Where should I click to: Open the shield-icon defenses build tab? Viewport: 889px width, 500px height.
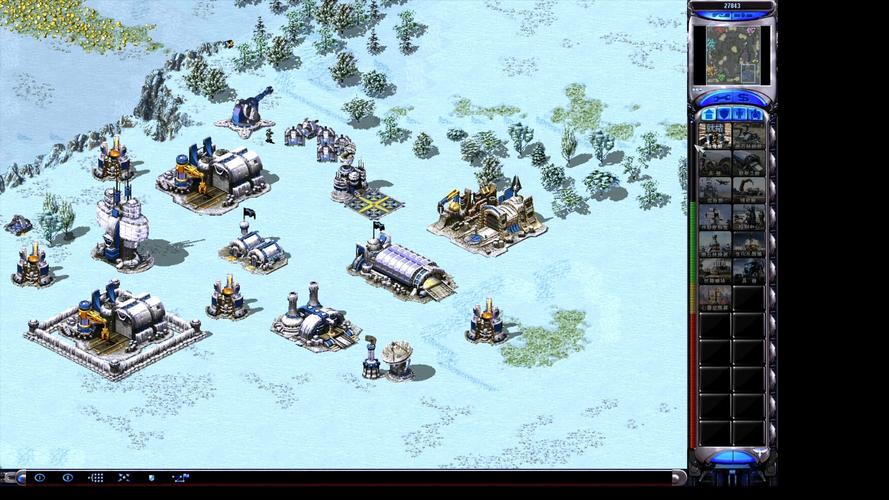click(724, 114)
